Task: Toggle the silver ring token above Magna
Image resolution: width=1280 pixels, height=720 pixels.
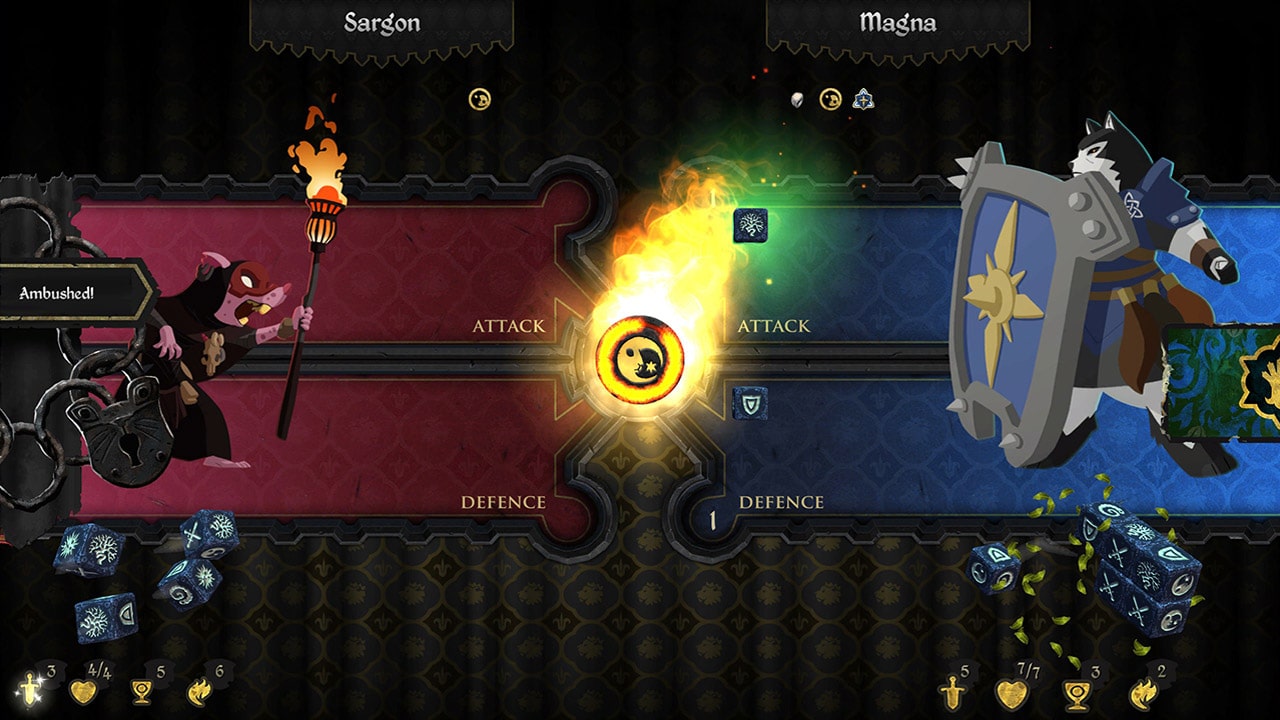Action: (x=795, y=99)
